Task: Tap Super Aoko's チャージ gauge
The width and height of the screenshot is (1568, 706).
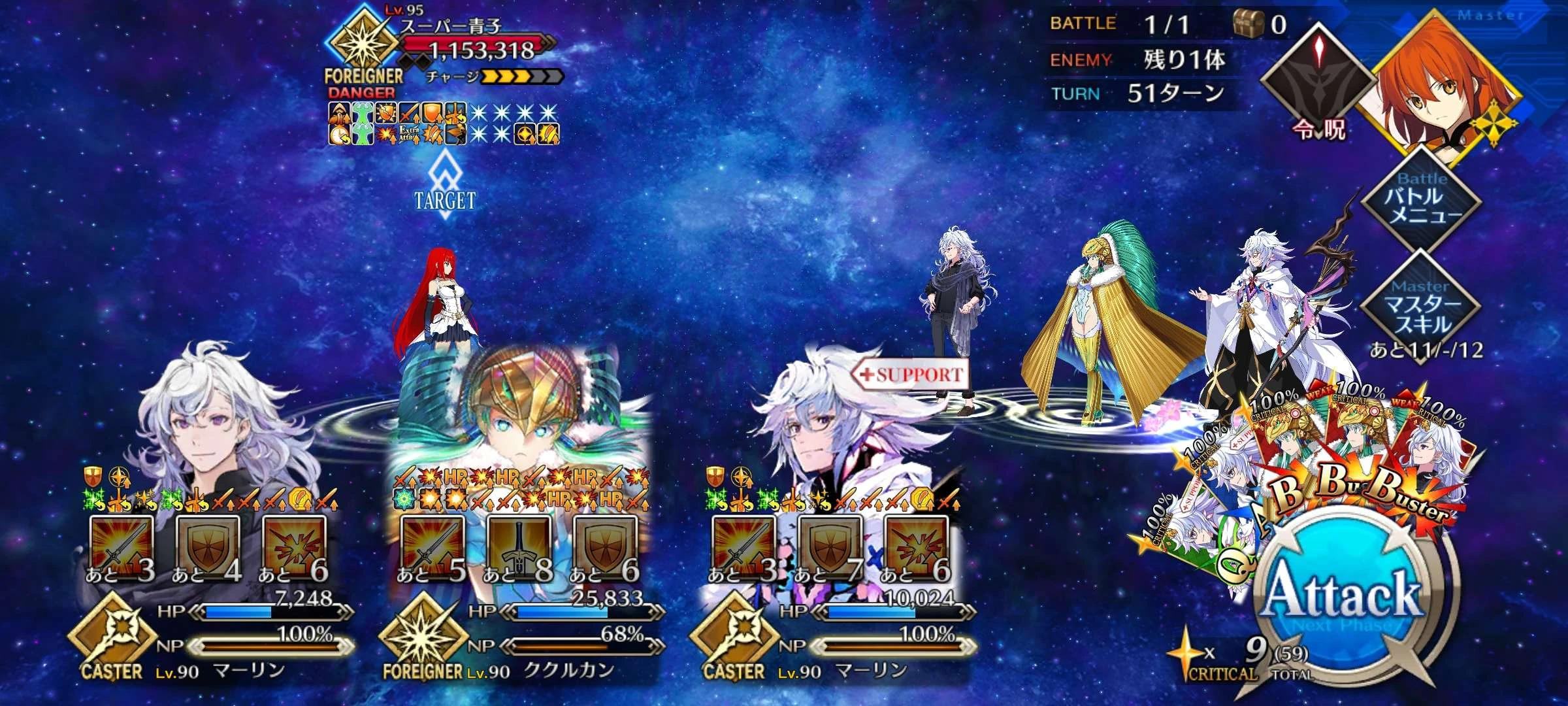Action: 516,77
